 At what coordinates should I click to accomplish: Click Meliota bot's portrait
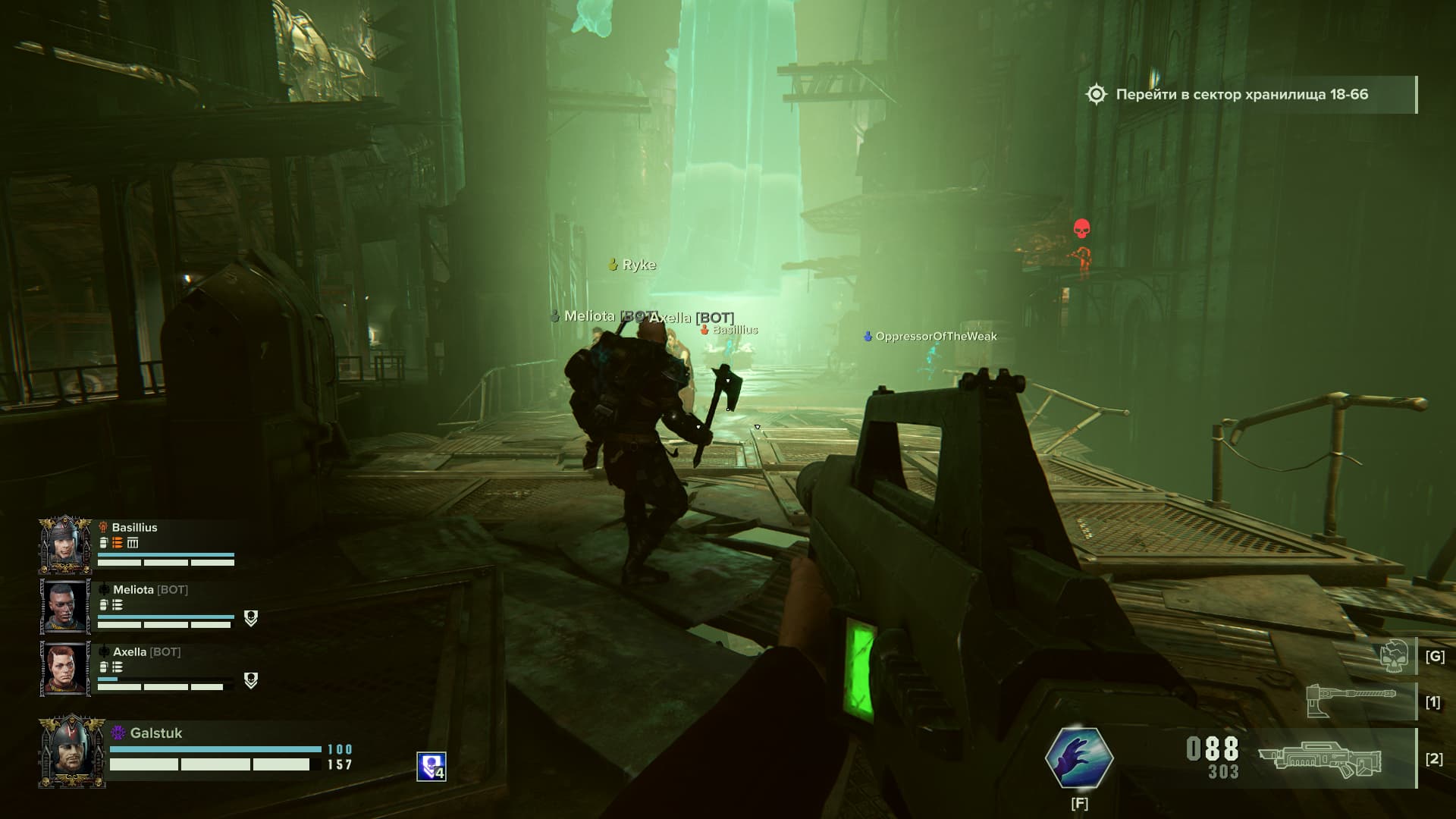[x=65, y=607]
